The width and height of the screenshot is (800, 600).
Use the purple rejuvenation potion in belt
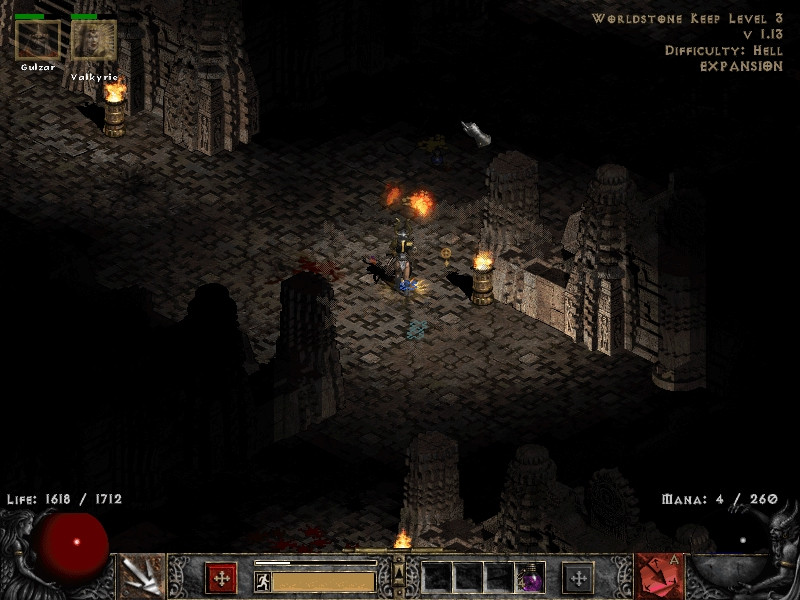pyautogui.click(x=530, y=577)
